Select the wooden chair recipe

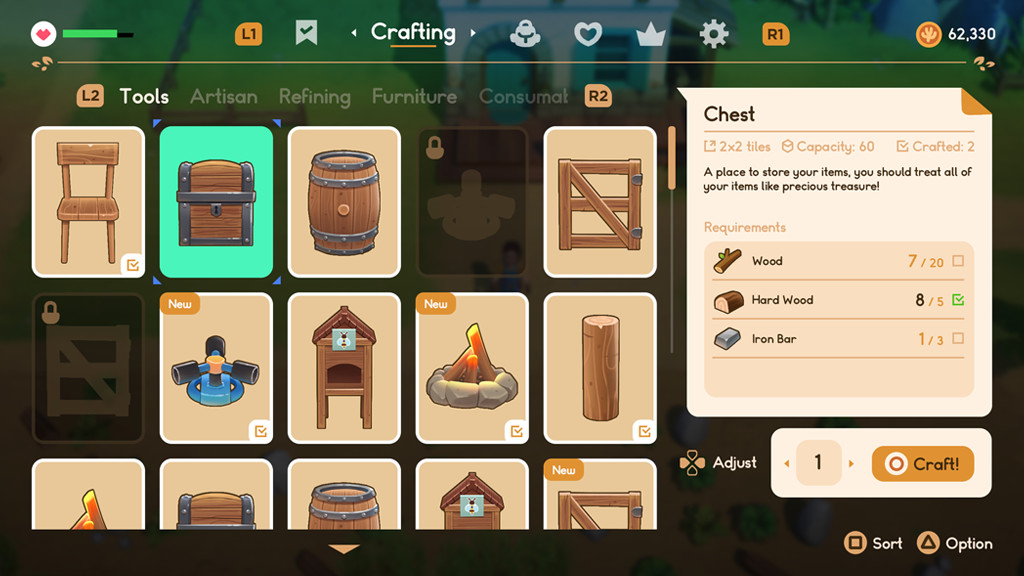[x=88, y=202]
